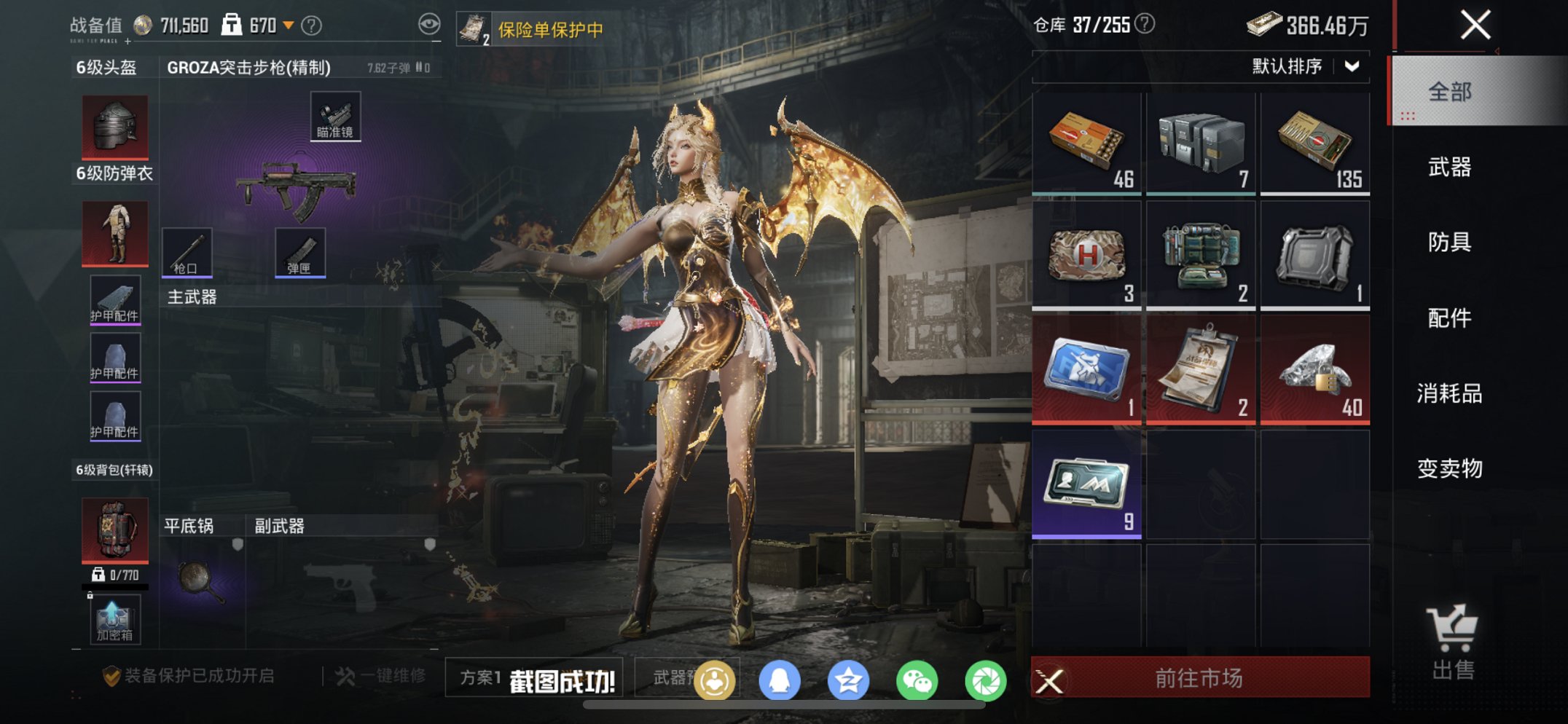Select the 瞄准镜 scope attachment slot
Image resolution: width=1568 pixels, height=724 pixels.
point(335,115)
